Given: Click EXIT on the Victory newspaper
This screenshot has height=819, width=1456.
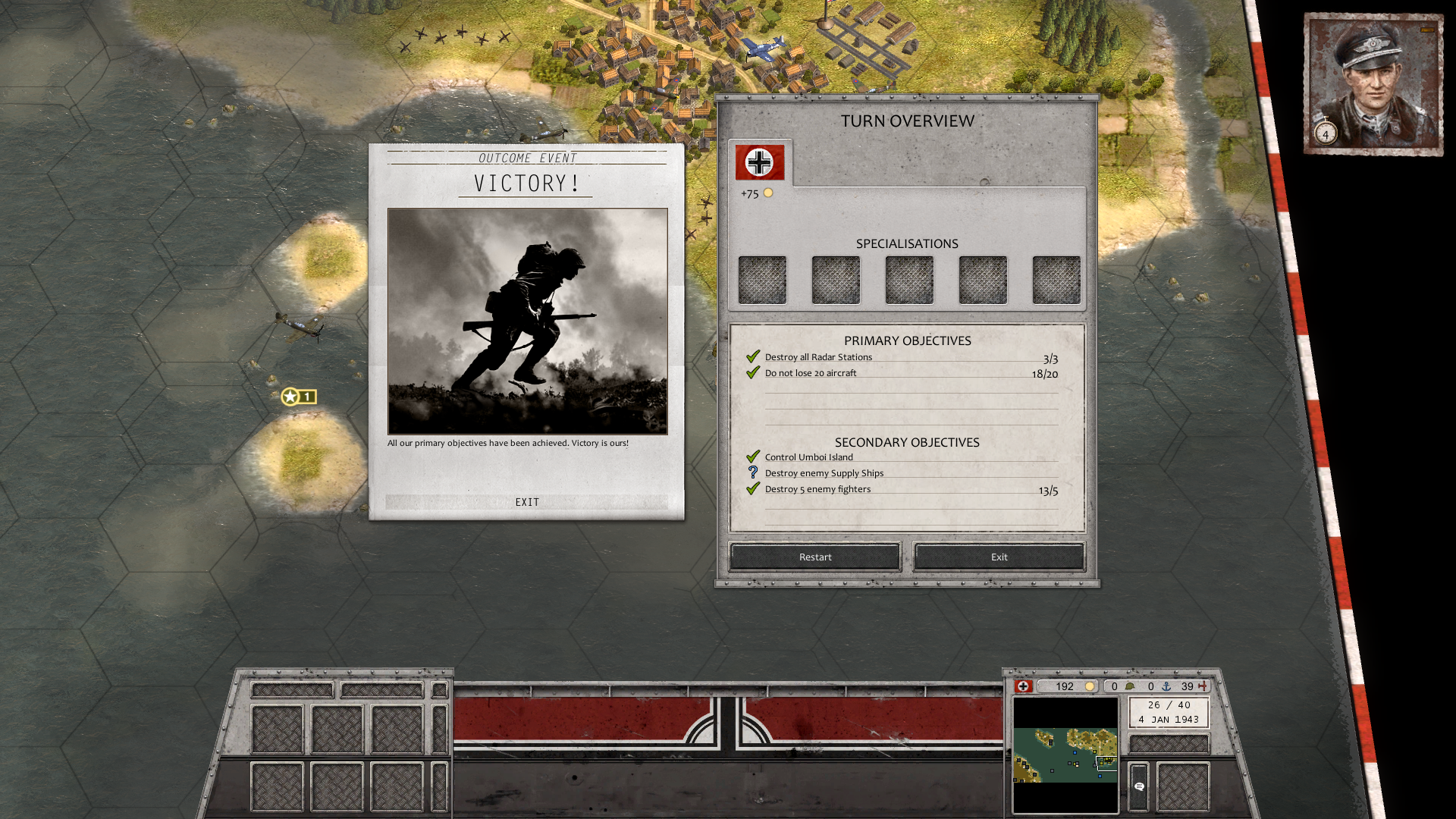Looking at the screenshot, I should pos(527,501).
